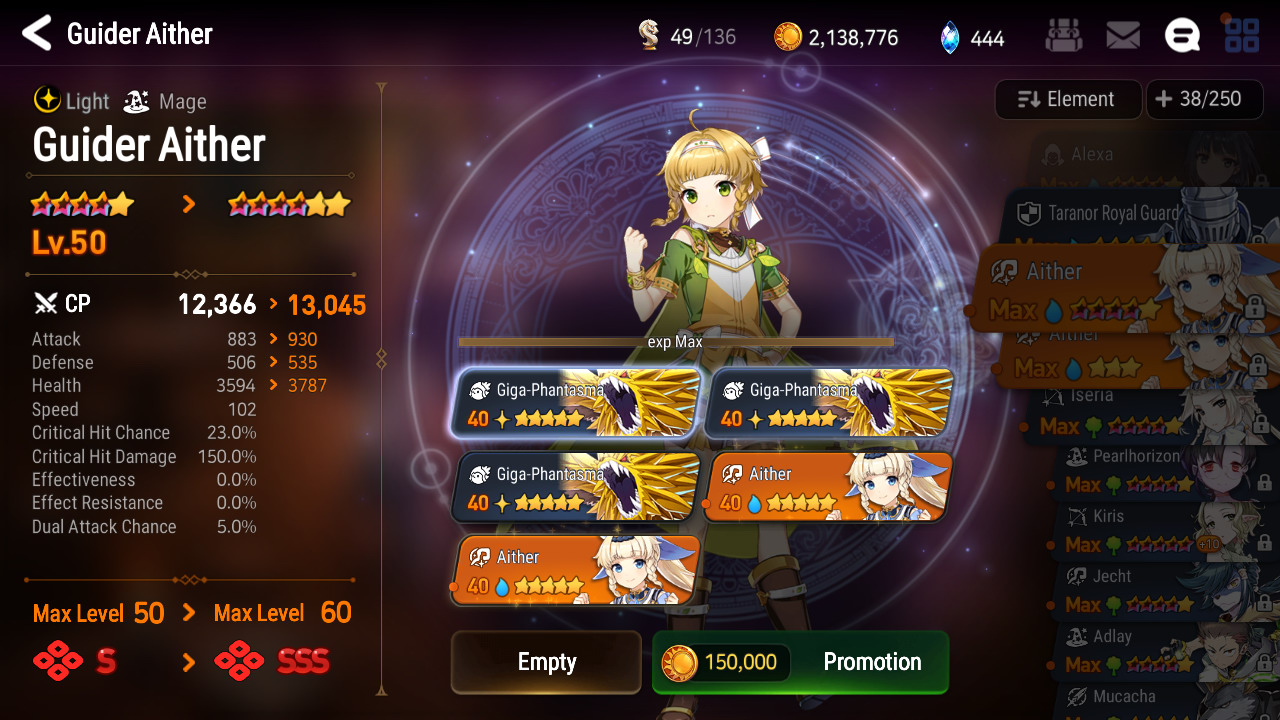Open the chat bubble icon
The image size is (1280, 720).
coord(1182,37)
